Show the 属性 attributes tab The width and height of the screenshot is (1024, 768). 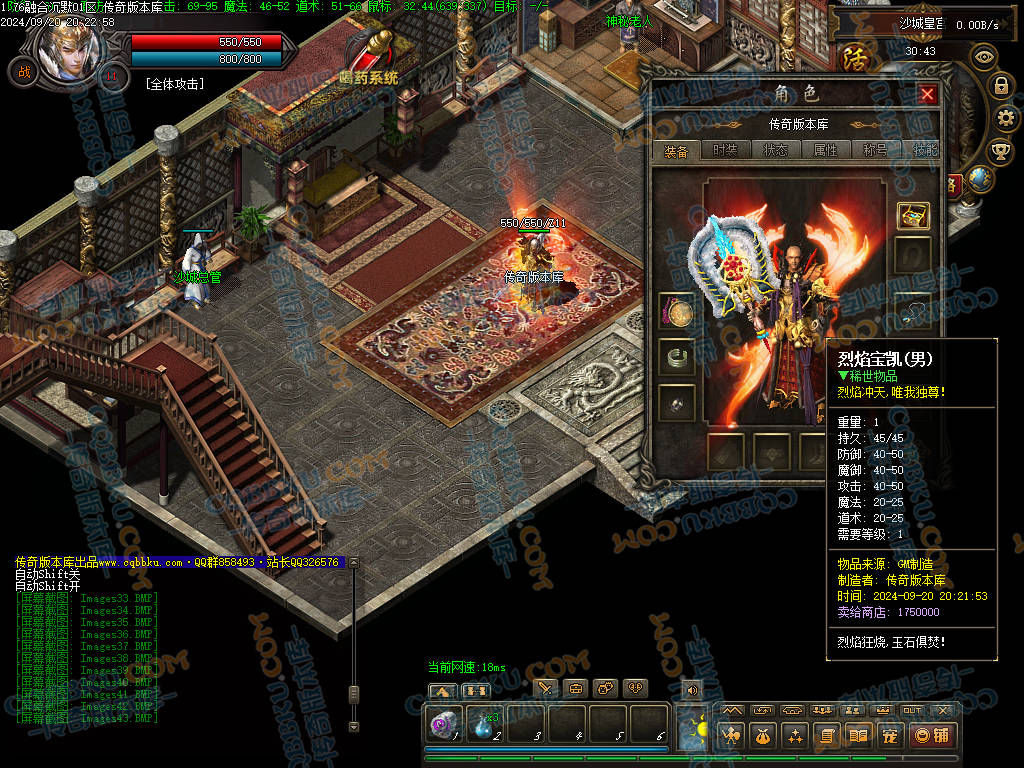click(x=825, y=150)
